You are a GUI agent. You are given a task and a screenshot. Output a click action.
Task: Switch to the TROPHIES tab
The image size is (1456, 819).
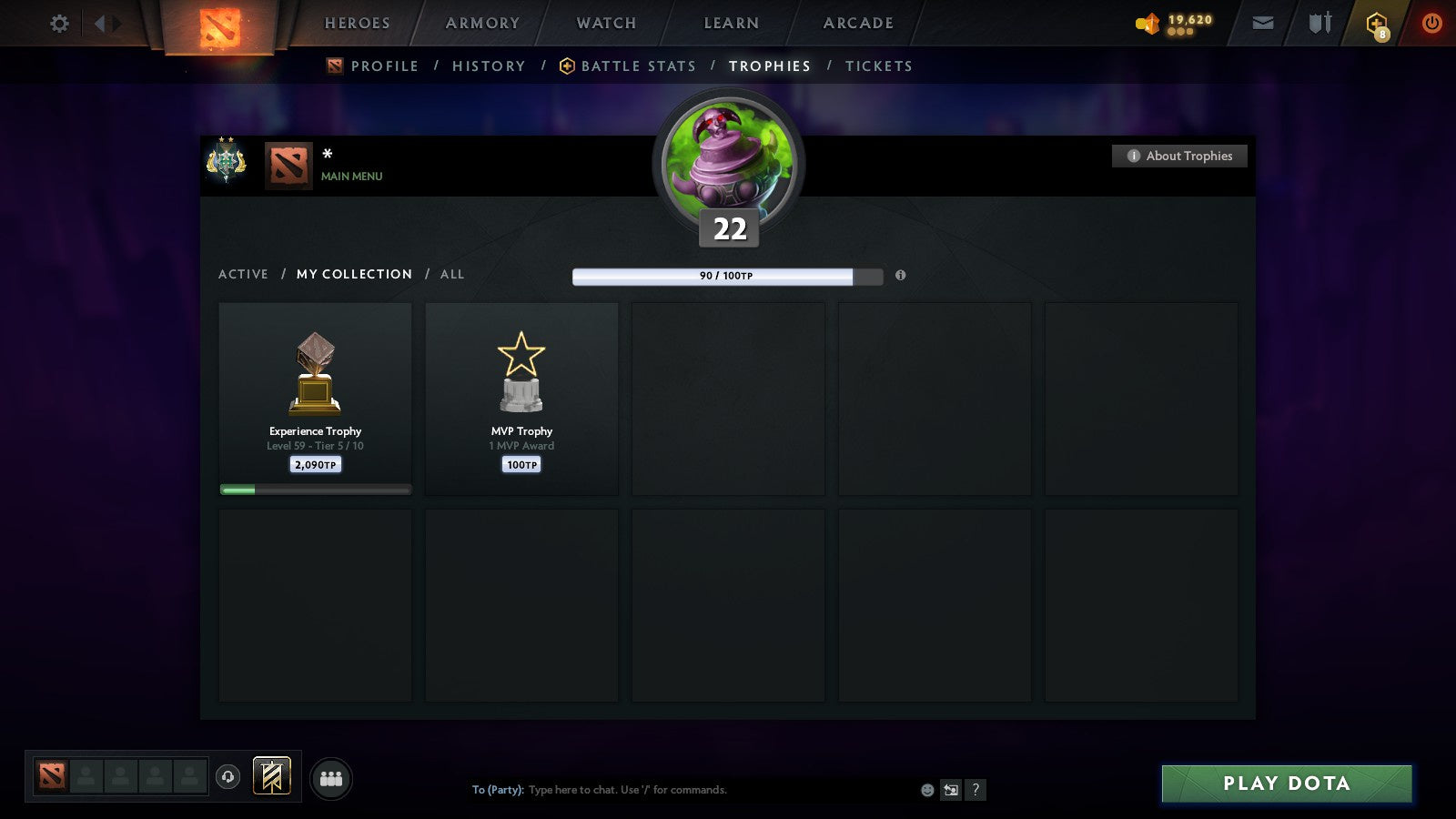pos(770,66)
